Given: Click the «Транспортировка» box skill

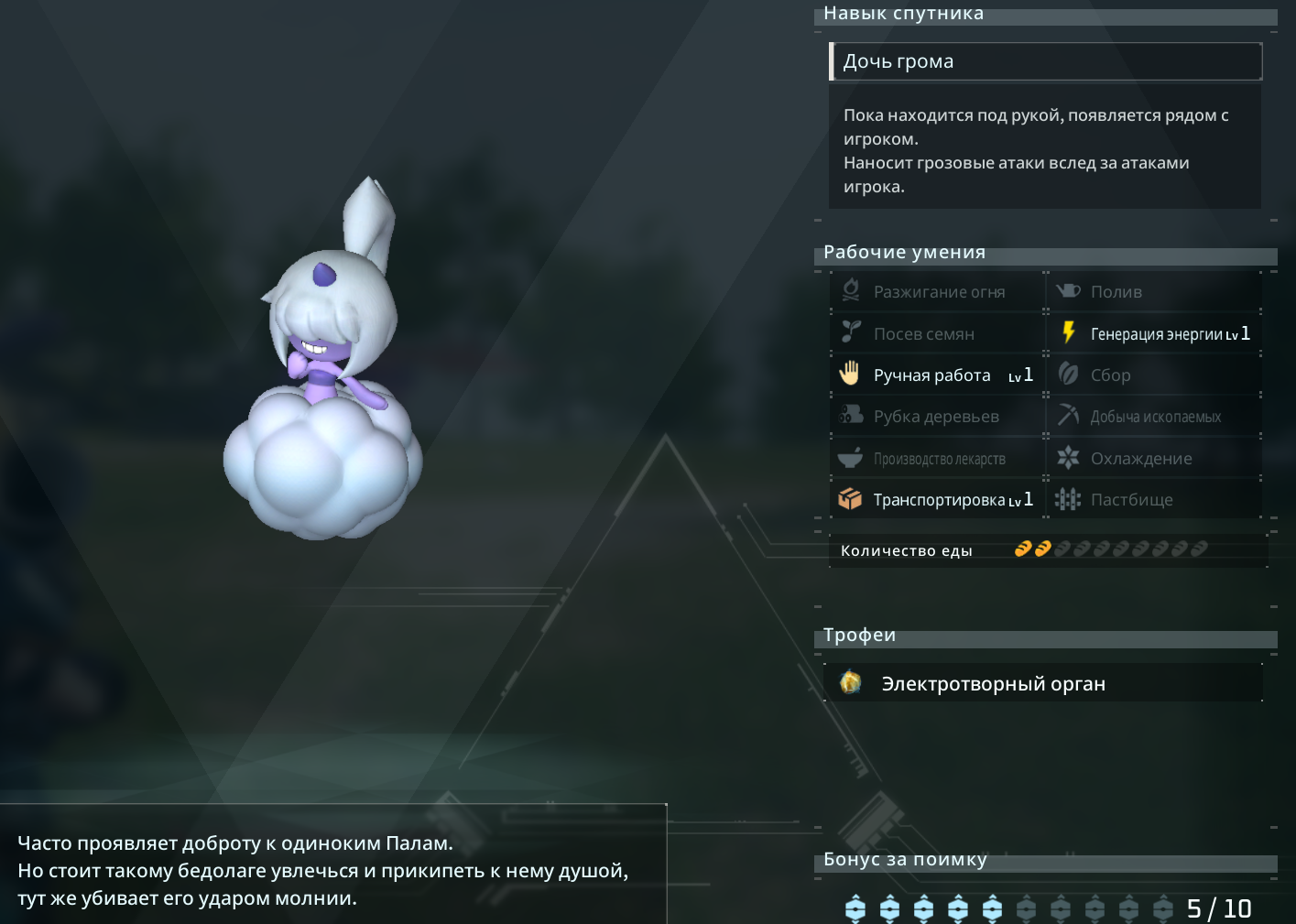Looking at the screenshot, I should point(938,499).
